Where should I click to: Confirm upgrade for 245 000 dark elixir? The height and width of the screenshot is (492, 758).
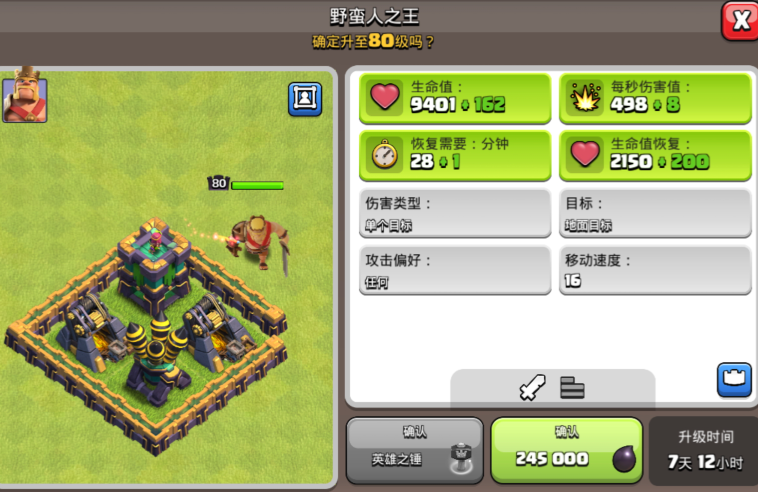click(x=566, y=450)
